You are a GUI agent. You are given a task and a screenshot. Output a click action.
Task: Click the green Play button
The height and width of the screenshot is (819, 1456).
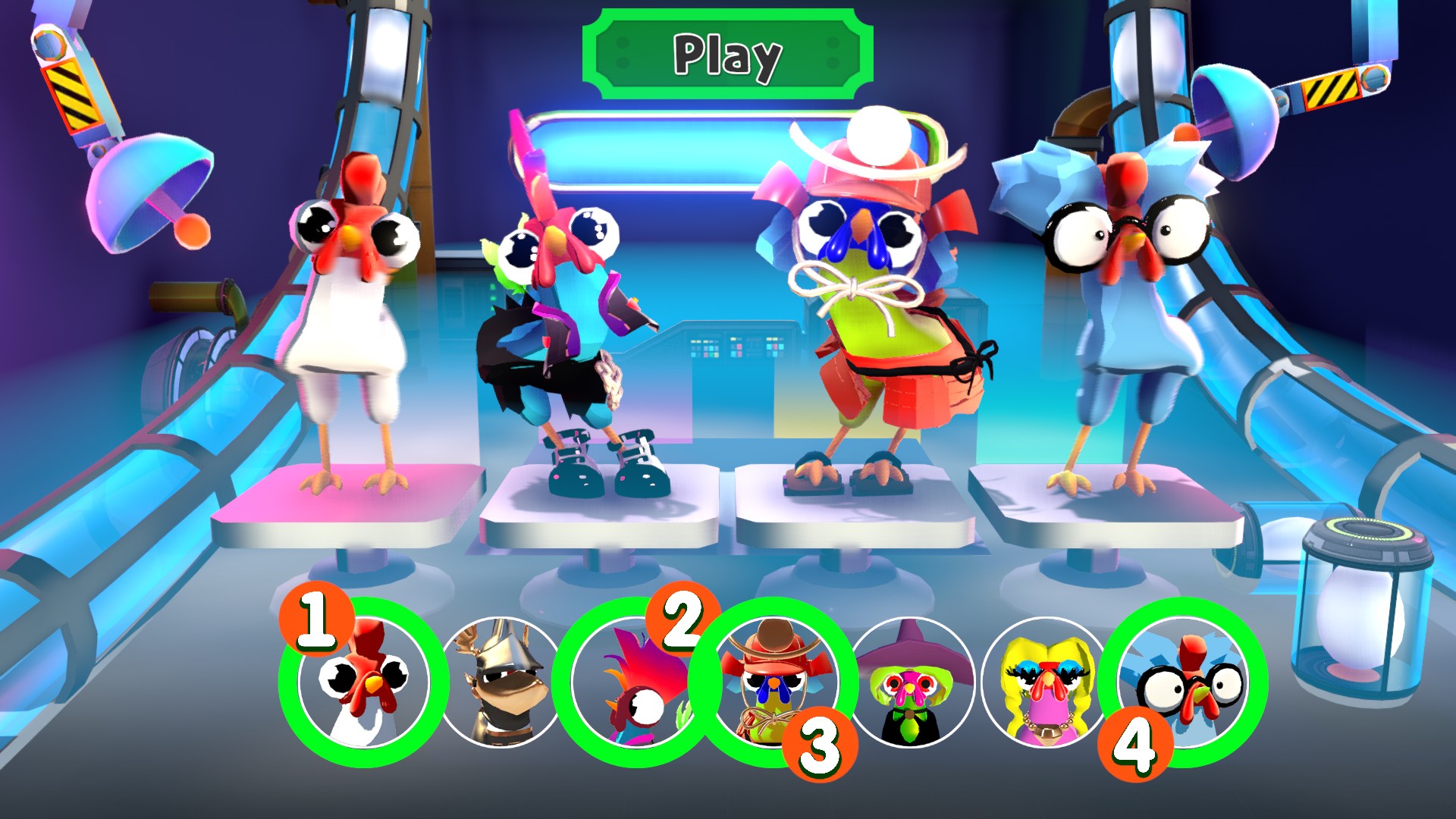pyautogui.click(x=728, y=55)
